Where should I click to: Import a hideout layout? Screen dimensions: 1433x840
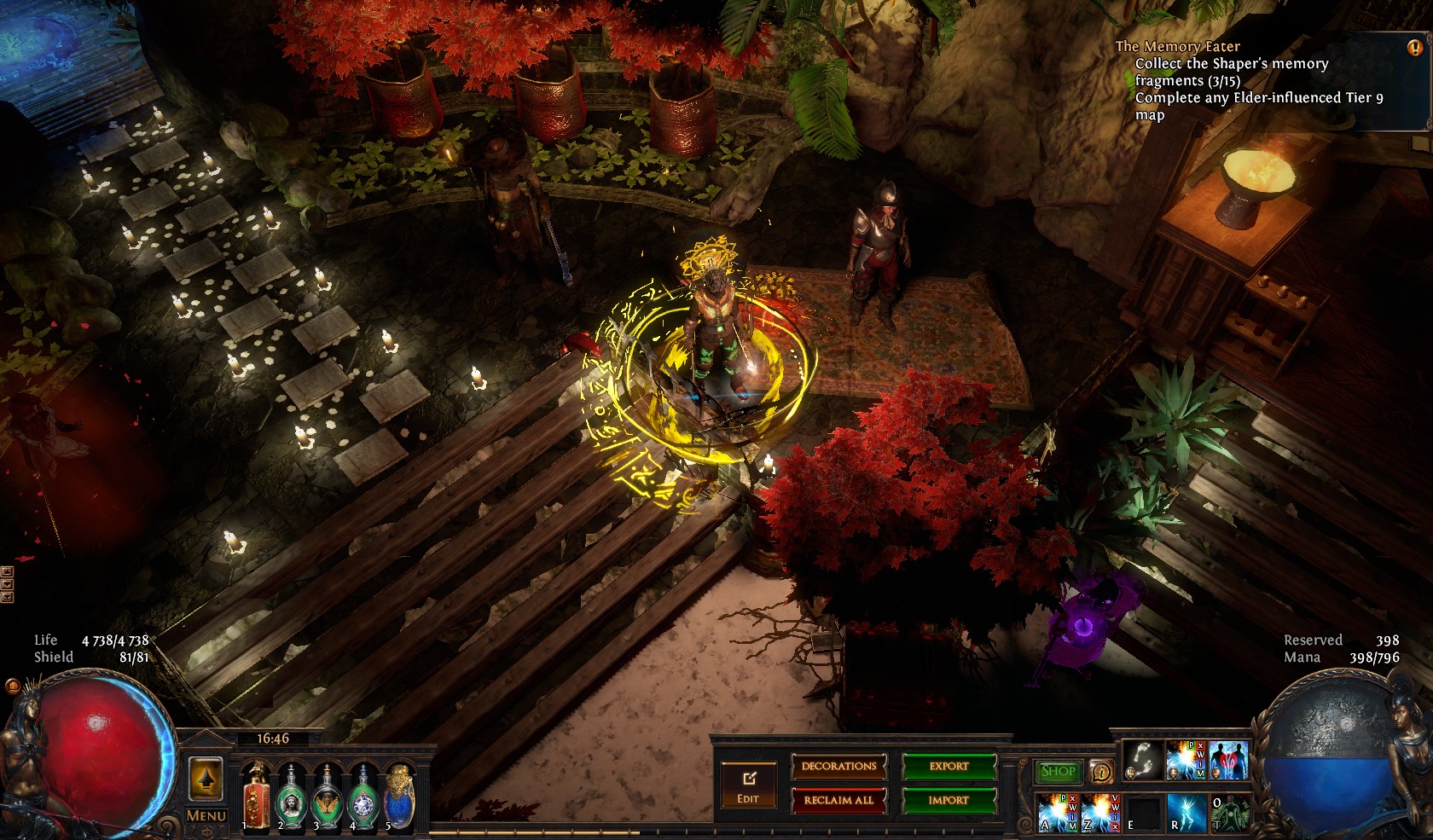tap(949, 800)
